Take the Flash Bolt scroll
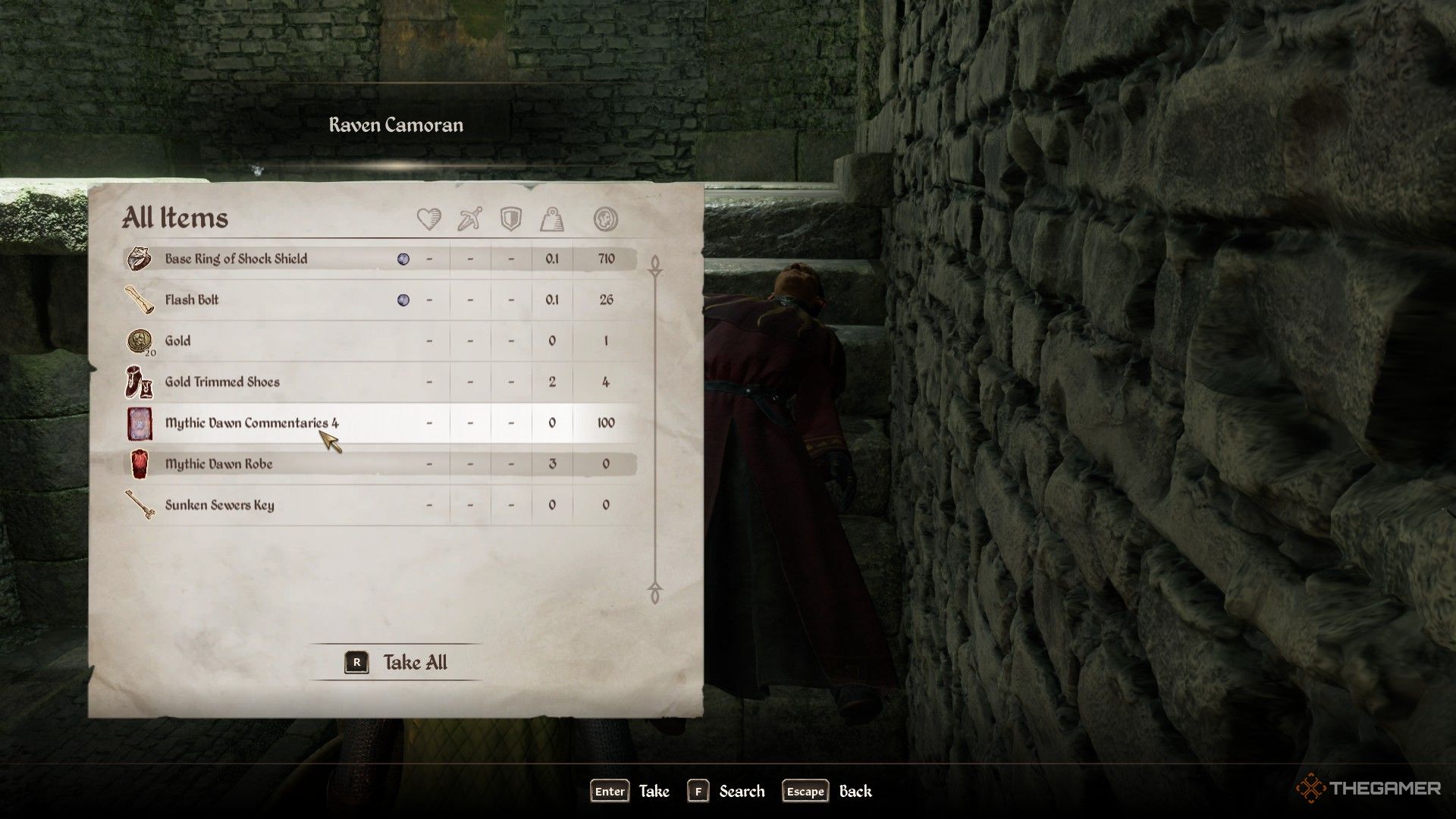Viewport: 1456px width, 819px height. (x=192, y=300)
